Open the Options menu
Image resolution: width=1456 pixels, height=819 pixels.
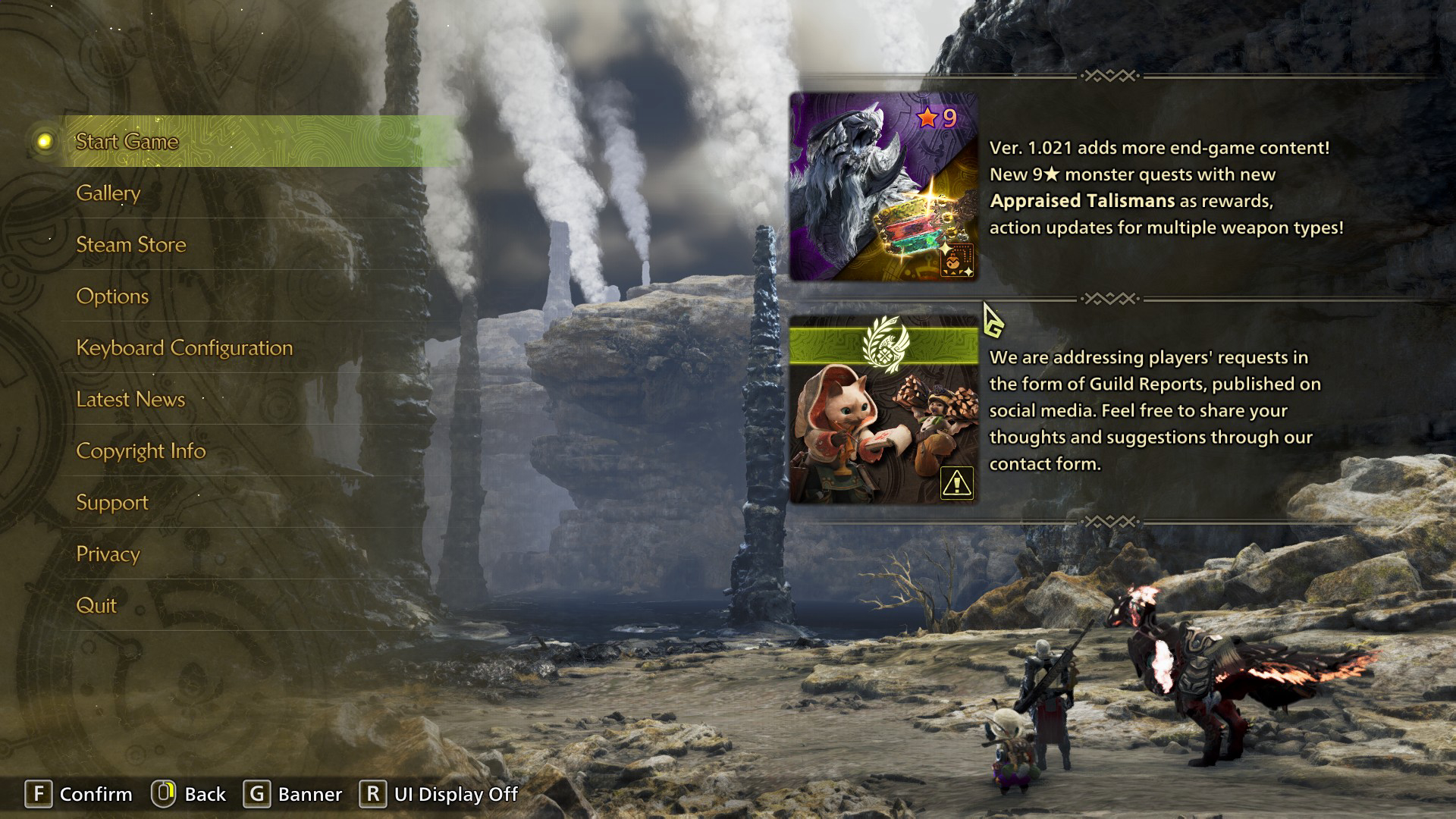(x=112, y=297)
